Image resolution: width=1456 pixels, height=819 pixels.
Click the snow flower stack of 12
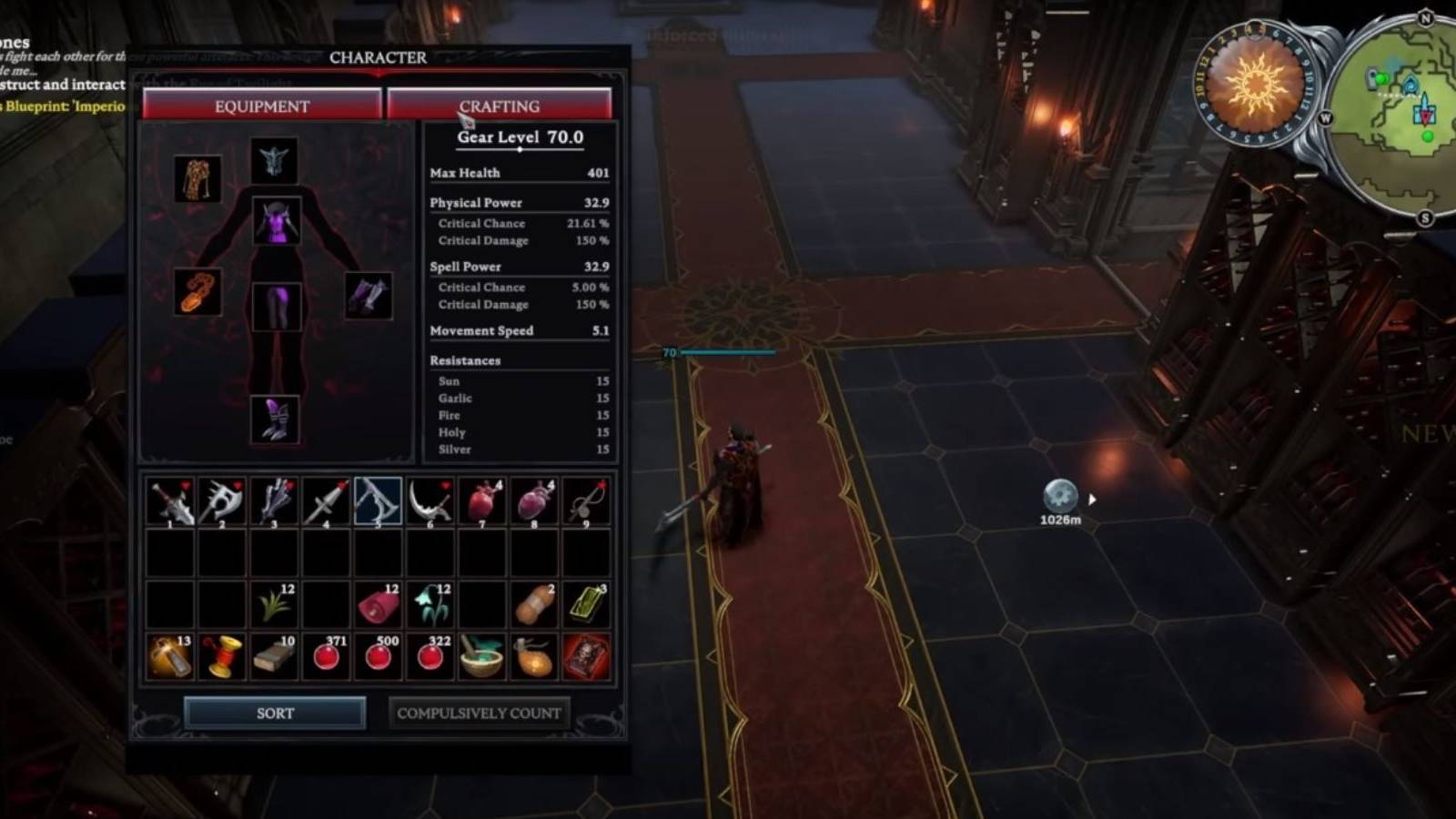(x=430, y=602)
